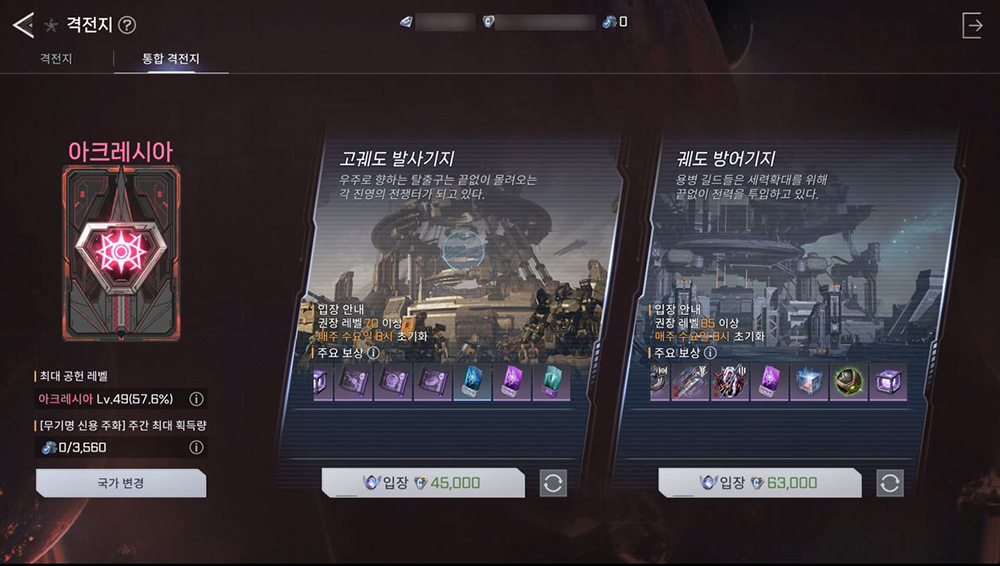This screenshot has height=566, width=1000.
Task: Show 주요 보상 info for 궤도 방어기지
Action: tap(711, 352)
